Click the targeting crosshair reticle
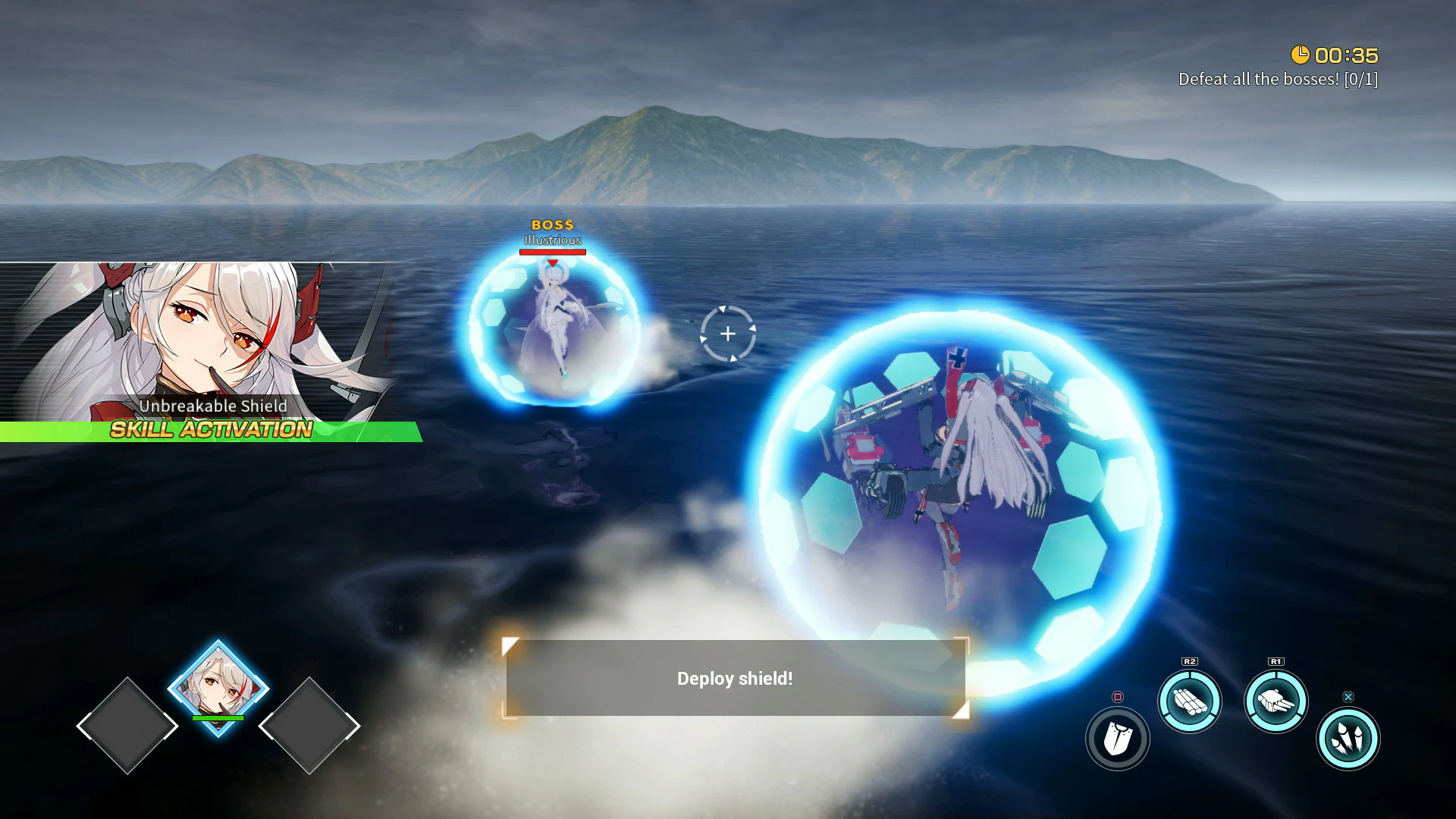The image size is (1456, 819). tap(728, 332)
